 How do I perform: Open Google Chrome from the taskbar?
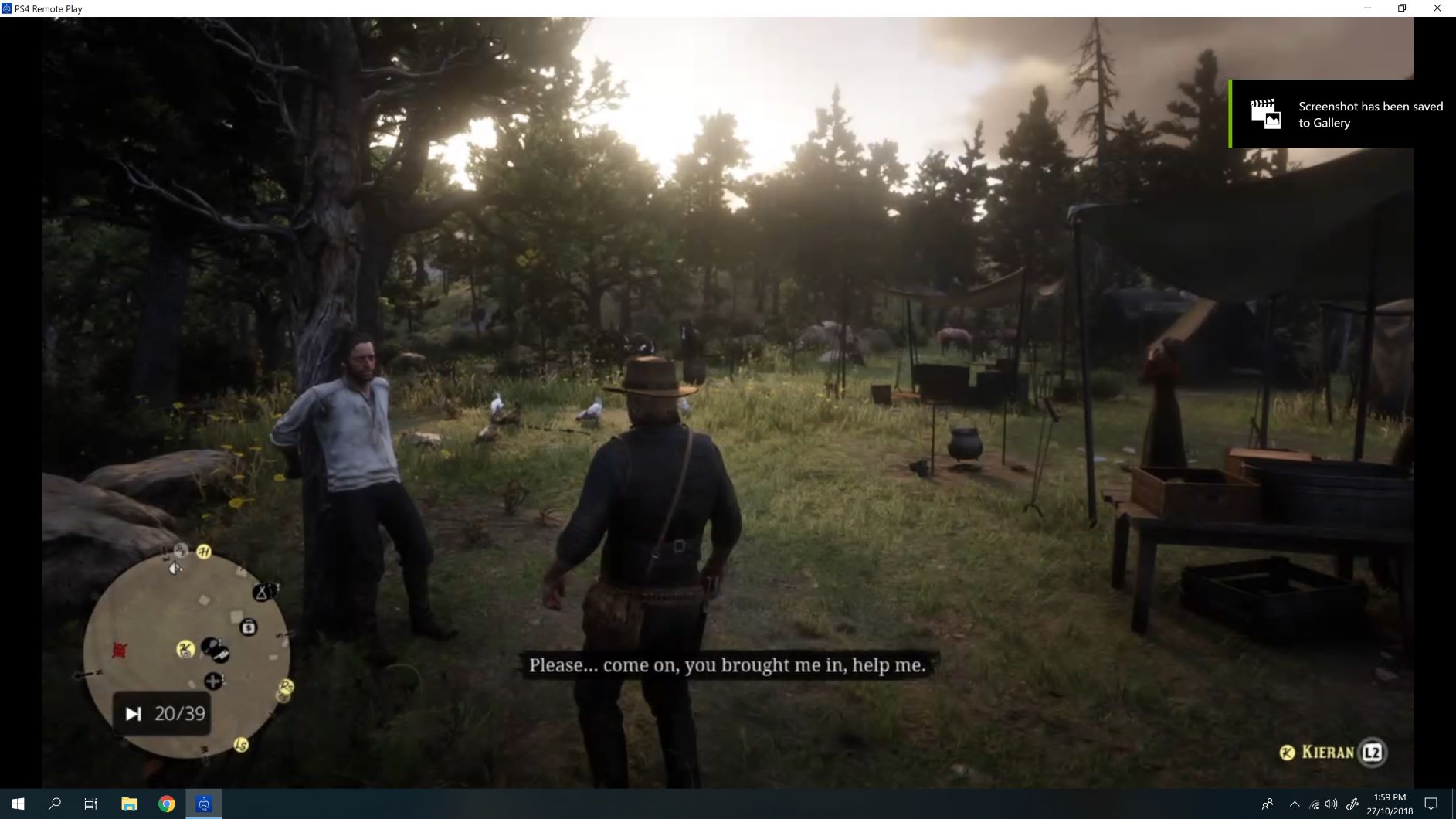pos(166,804)
